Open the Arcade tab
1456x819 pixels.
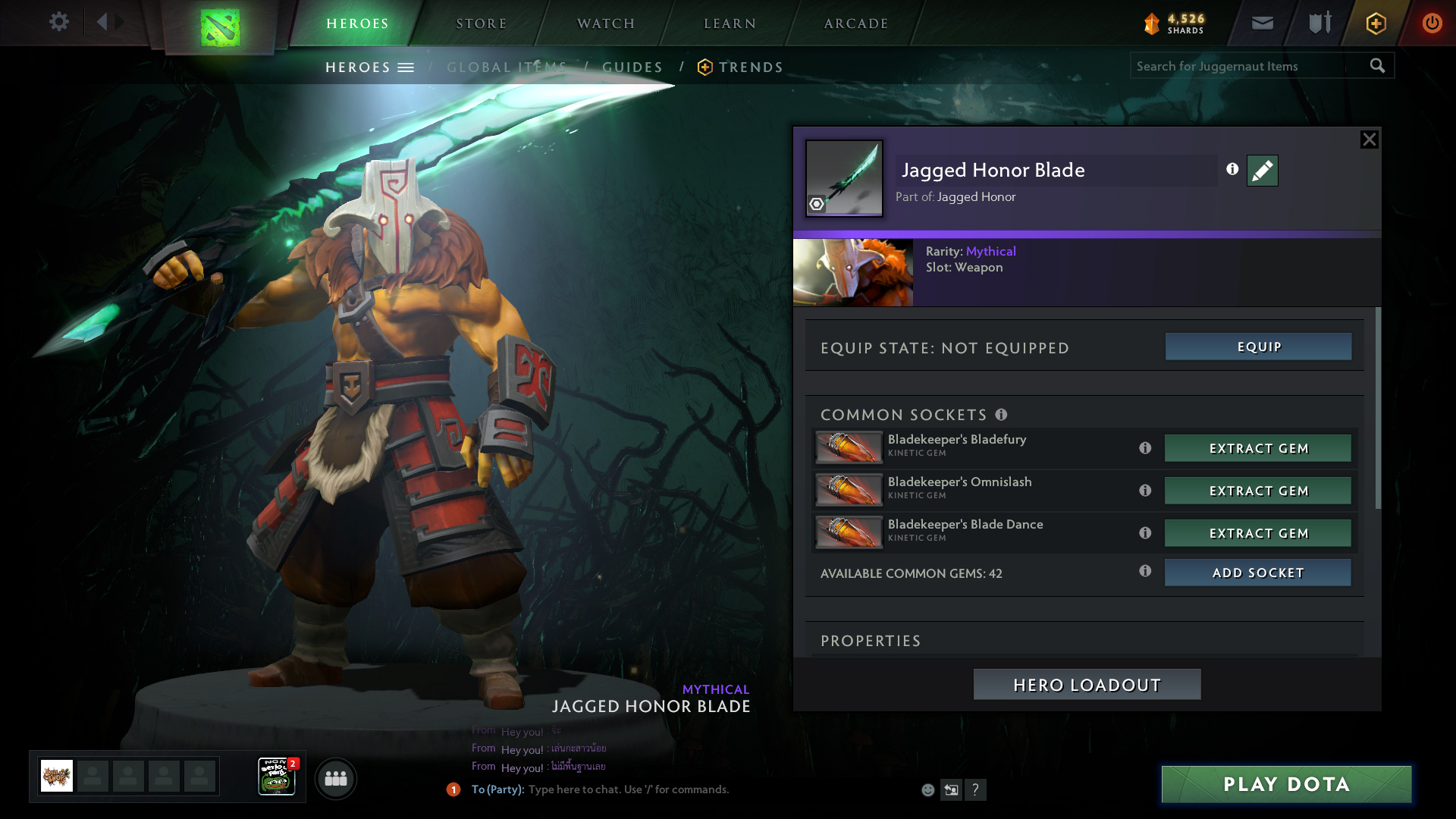tap(856, 24)
